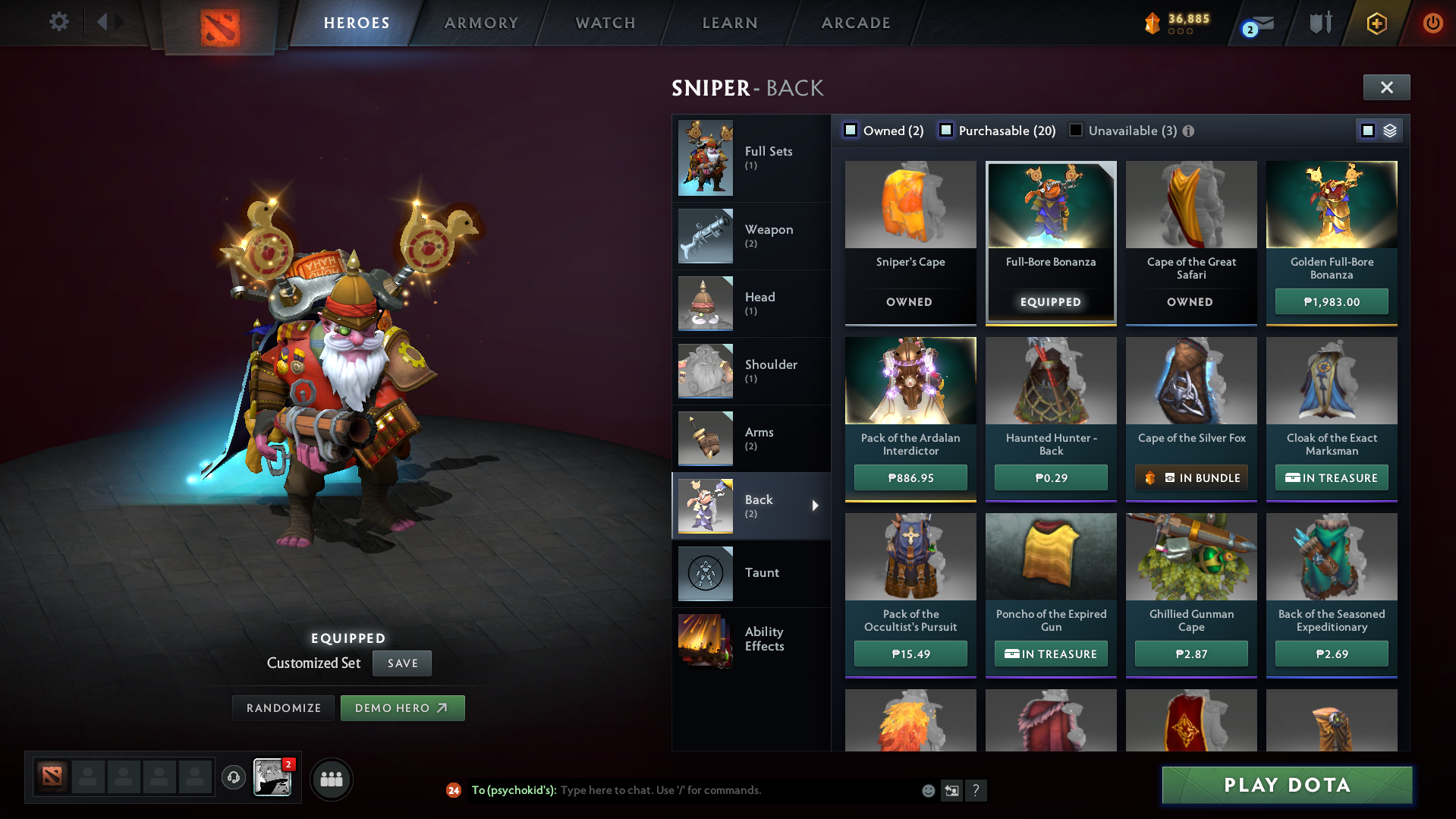The image size is (1456, 819).
Task: Enable the Unavailable items filter
Action: click(1075, 130)
